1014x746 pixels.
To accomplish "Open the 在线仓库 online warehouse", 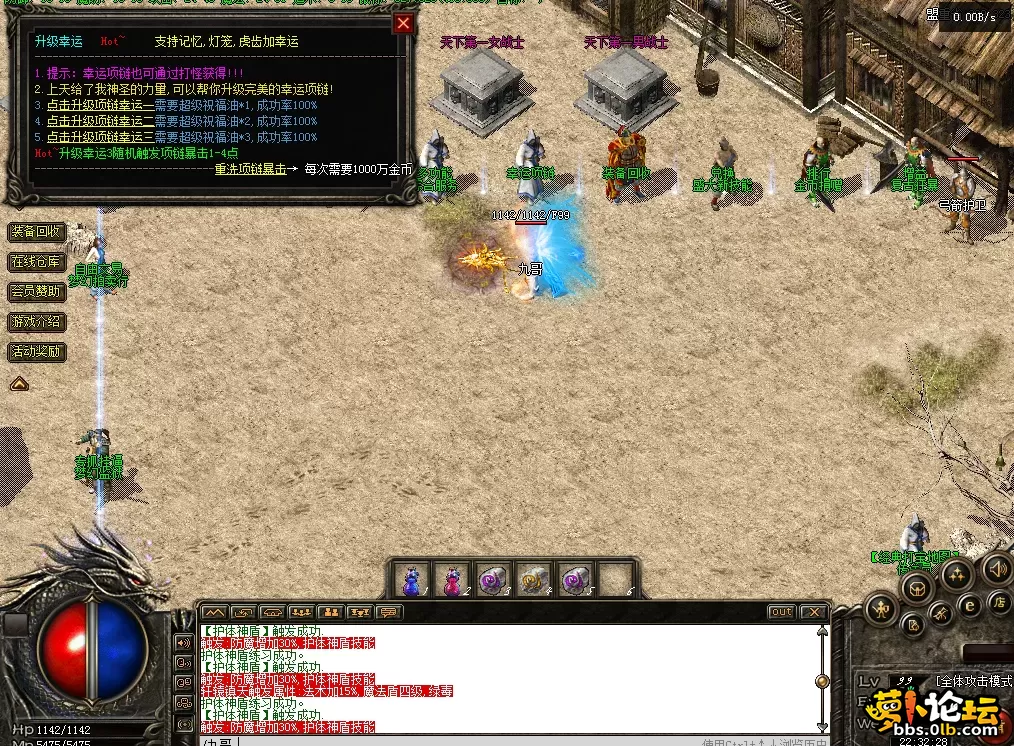I will (x=36, y=262).
